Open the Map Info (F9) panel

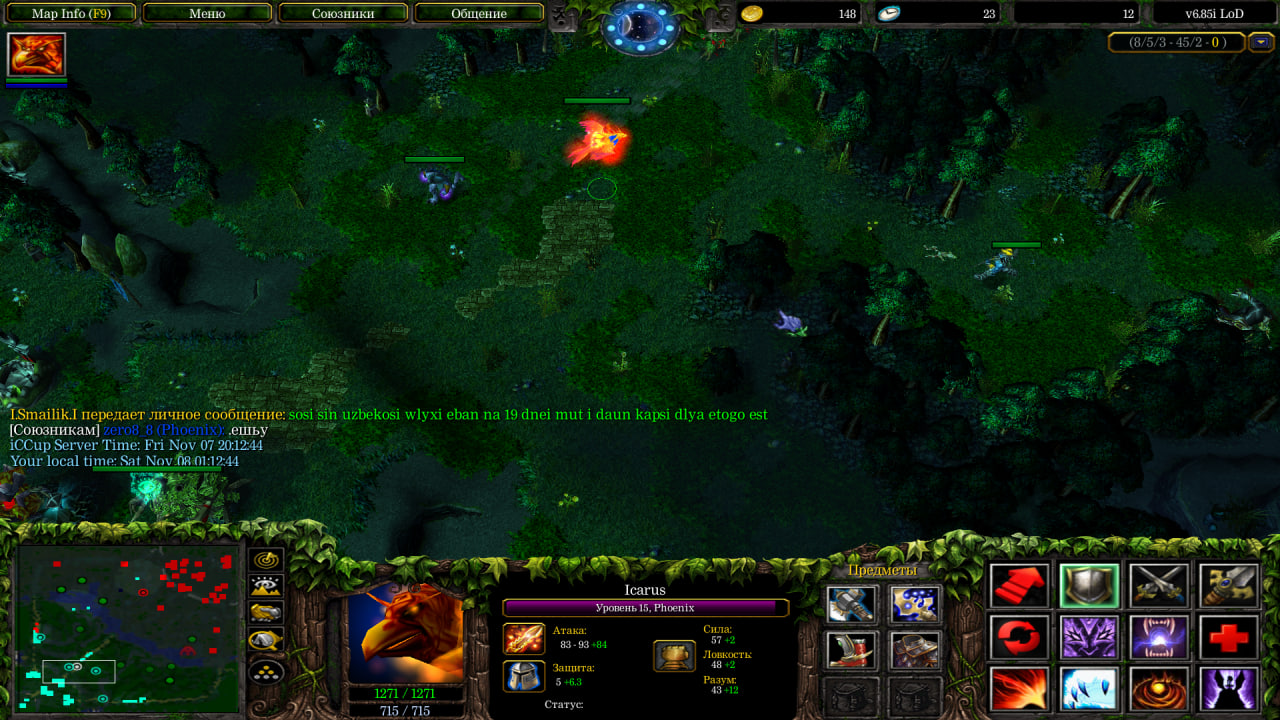click(x=72, y=14)
